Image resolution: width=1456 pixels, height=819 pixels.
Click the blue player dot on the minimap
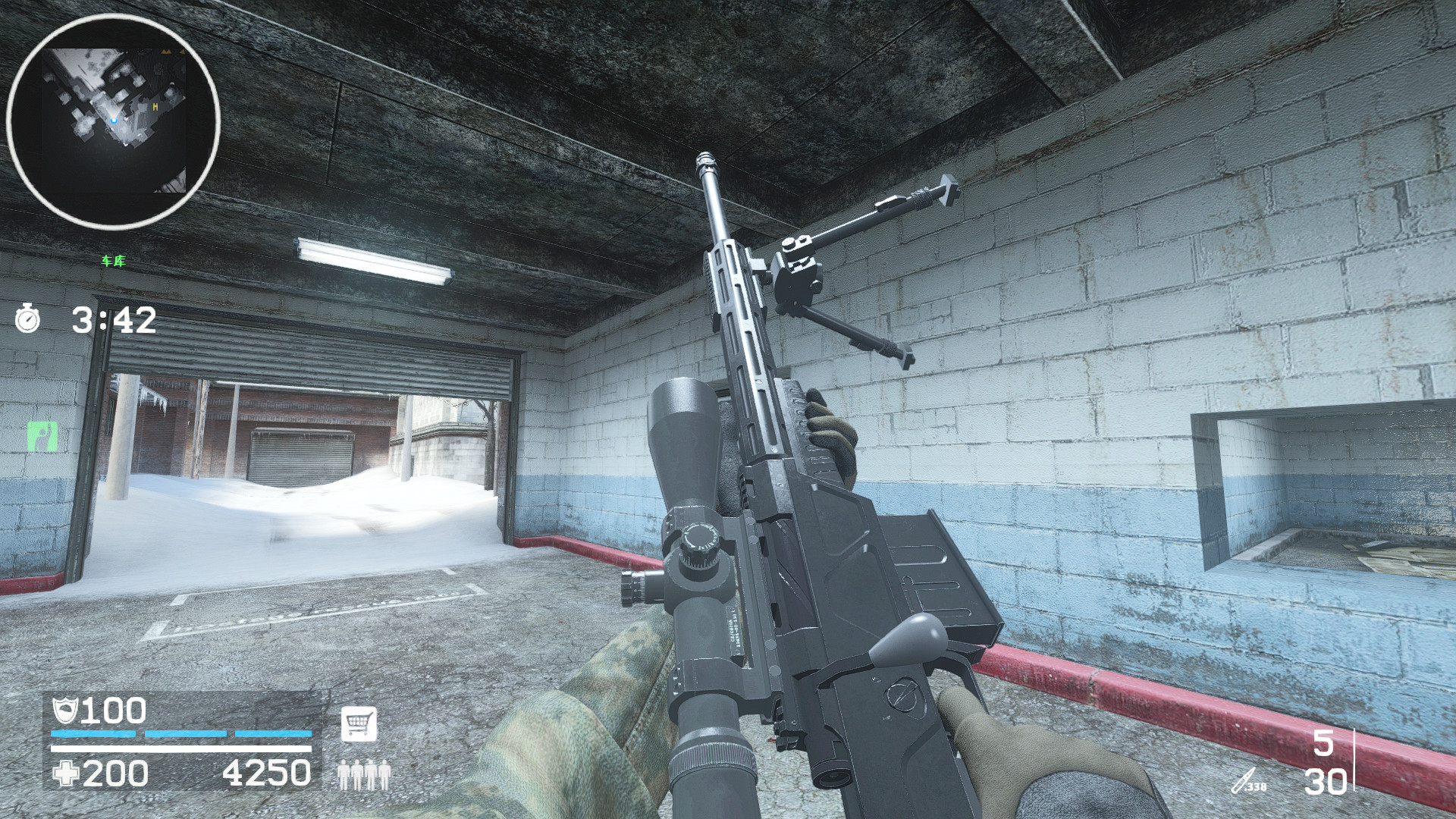(x=114, y=120)
